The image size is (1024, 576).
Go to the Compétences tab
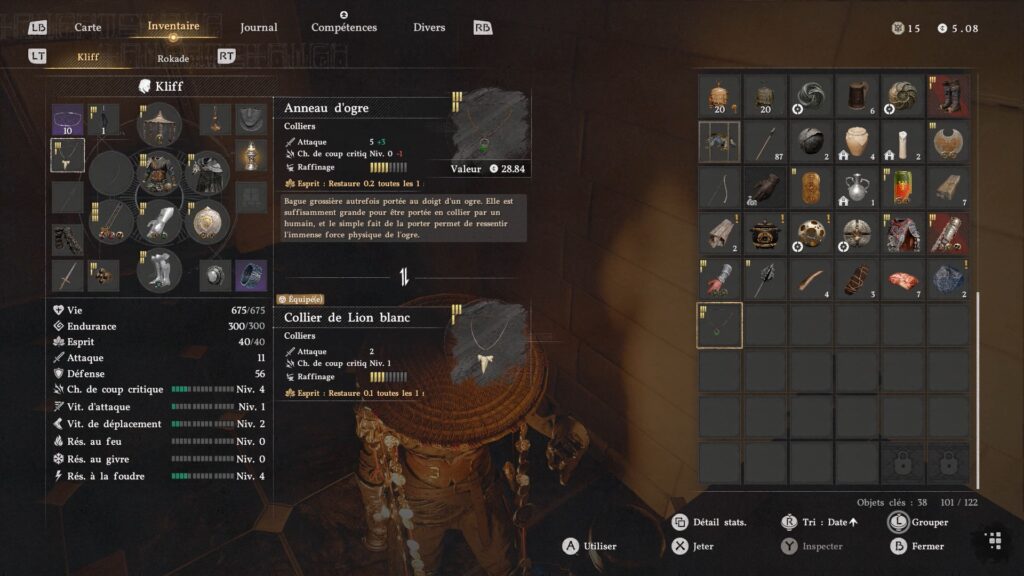coord(344,27)
